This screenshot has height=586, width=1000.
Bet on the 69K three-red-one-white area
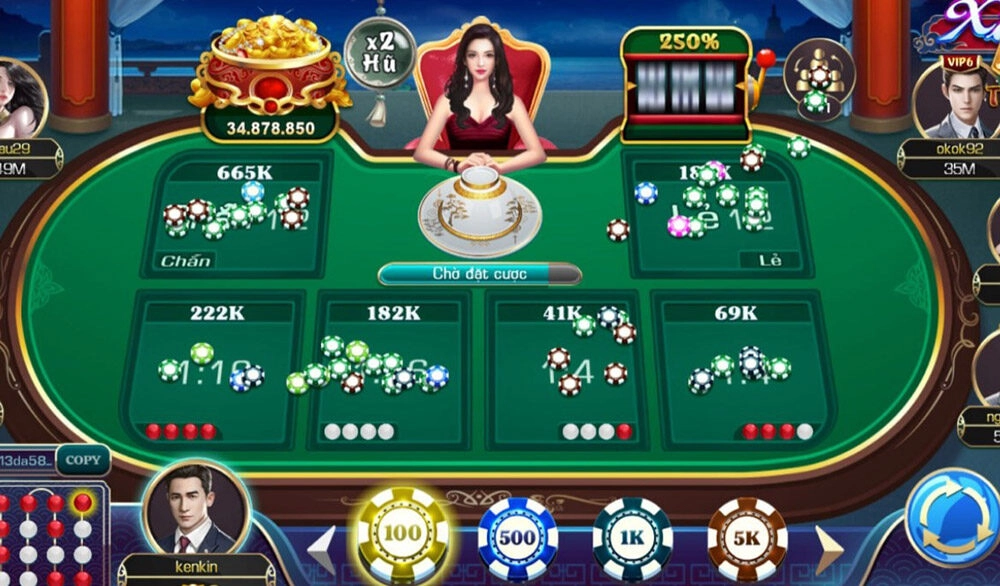pyautogui.click(x=741, y=370)
